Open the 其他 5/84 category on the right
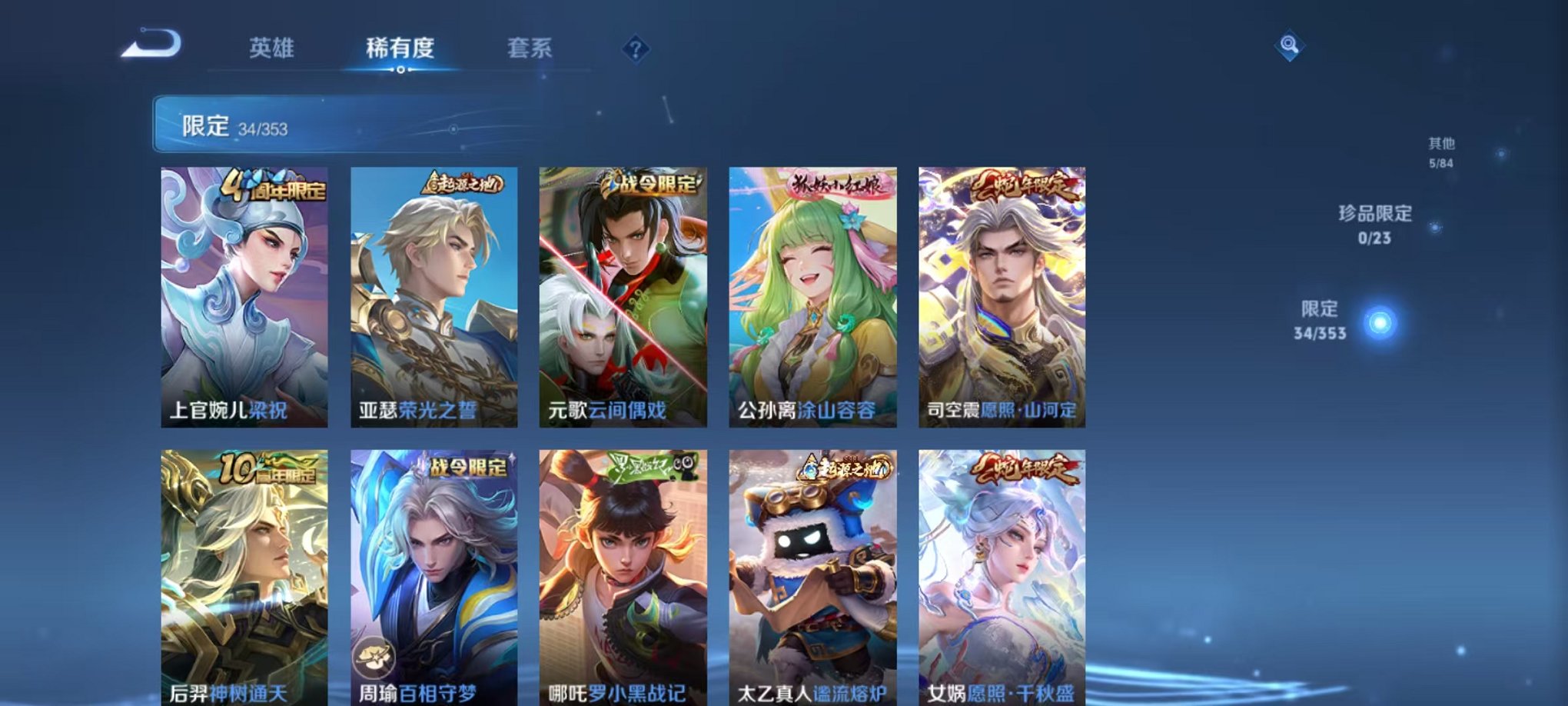The width and height of the screenshot is (1568, 706). point(1443,150)
